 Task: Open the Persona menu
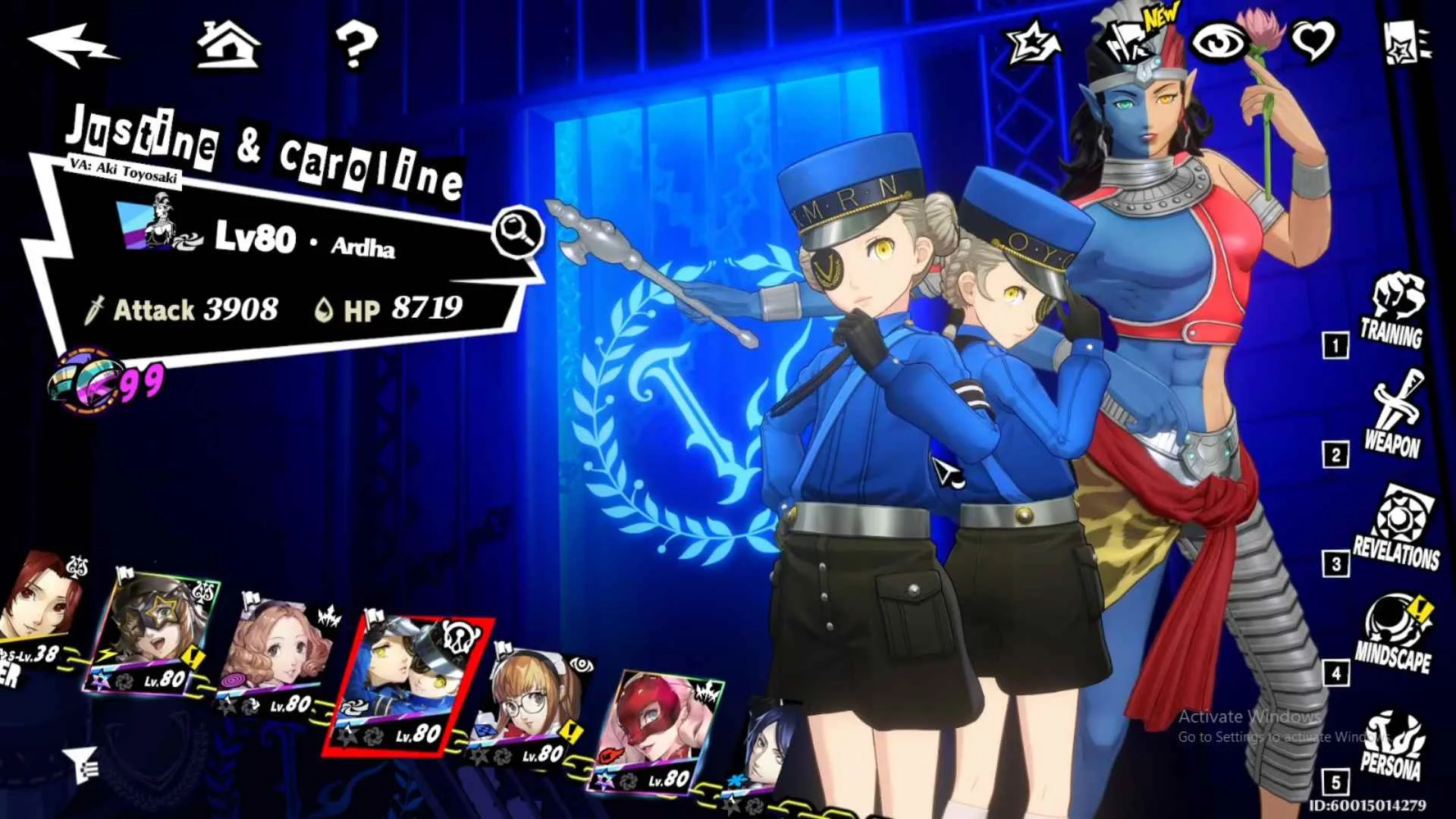coord(1392,747)
